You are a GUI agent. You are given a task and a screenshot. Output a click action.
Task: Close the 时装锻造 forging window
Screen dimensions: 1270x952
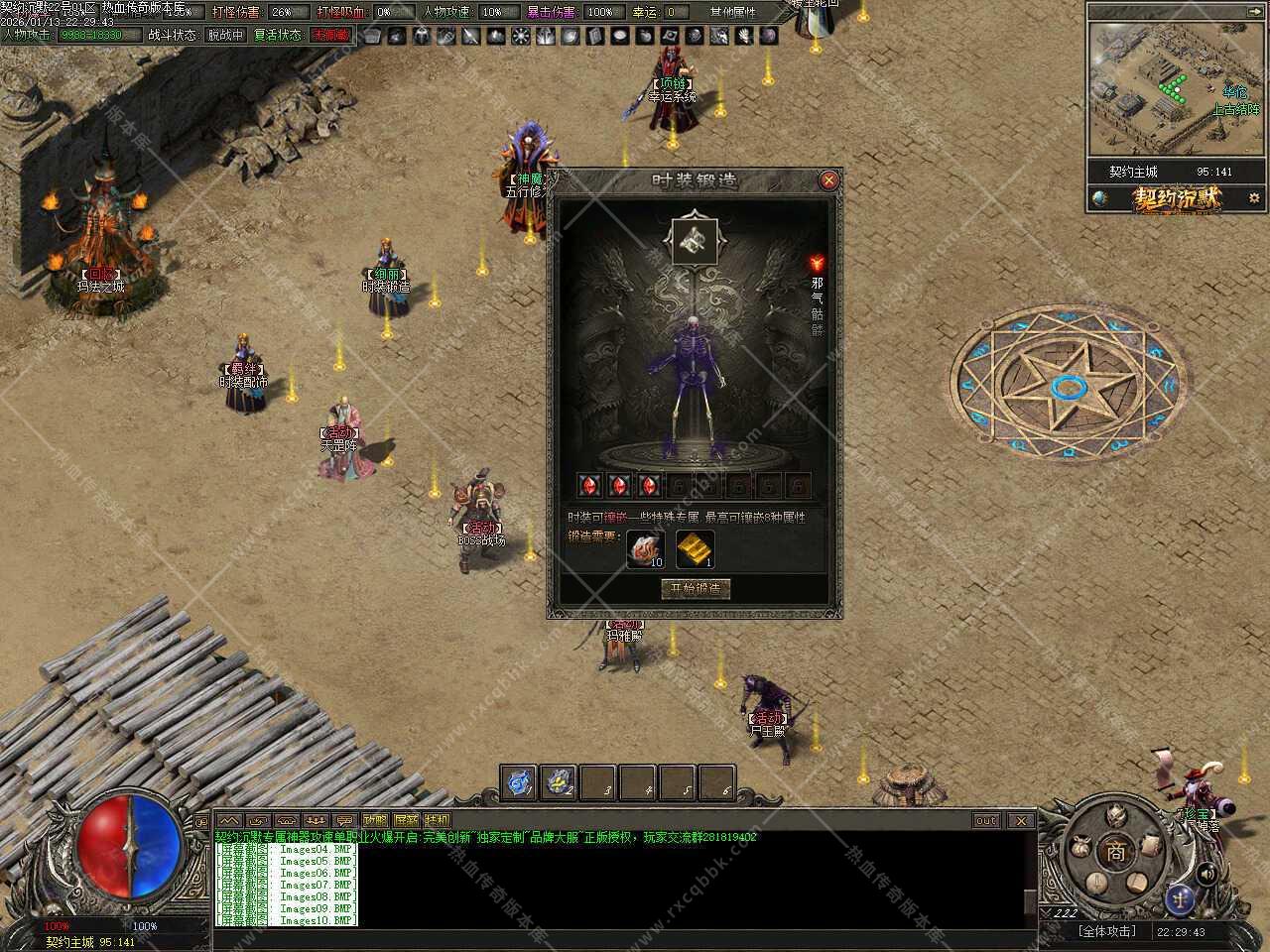[x=828, y=180]
